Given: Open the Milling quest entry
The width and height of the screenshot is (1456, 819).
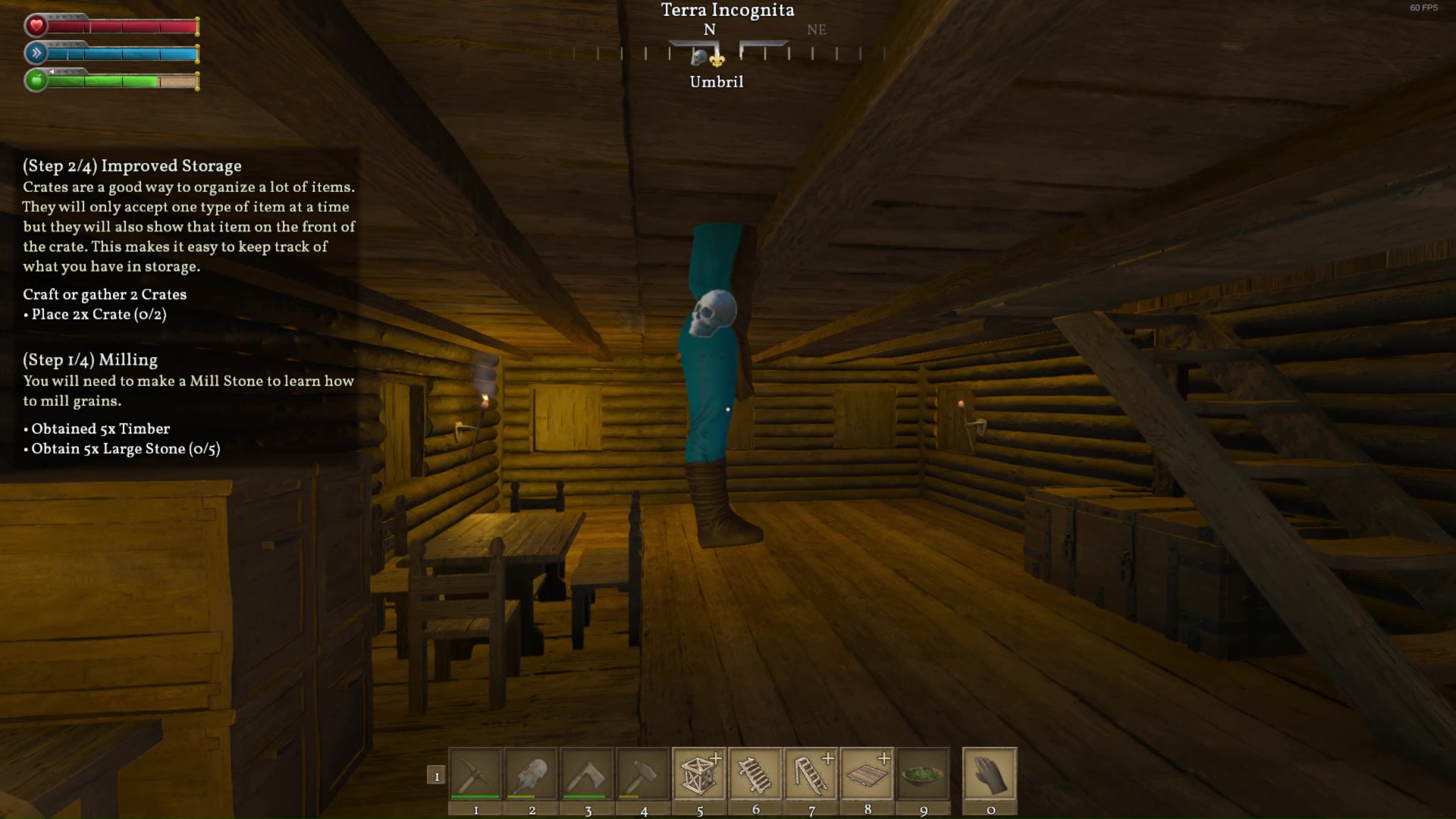Looking at the screenshot, I should click(90, 360).
